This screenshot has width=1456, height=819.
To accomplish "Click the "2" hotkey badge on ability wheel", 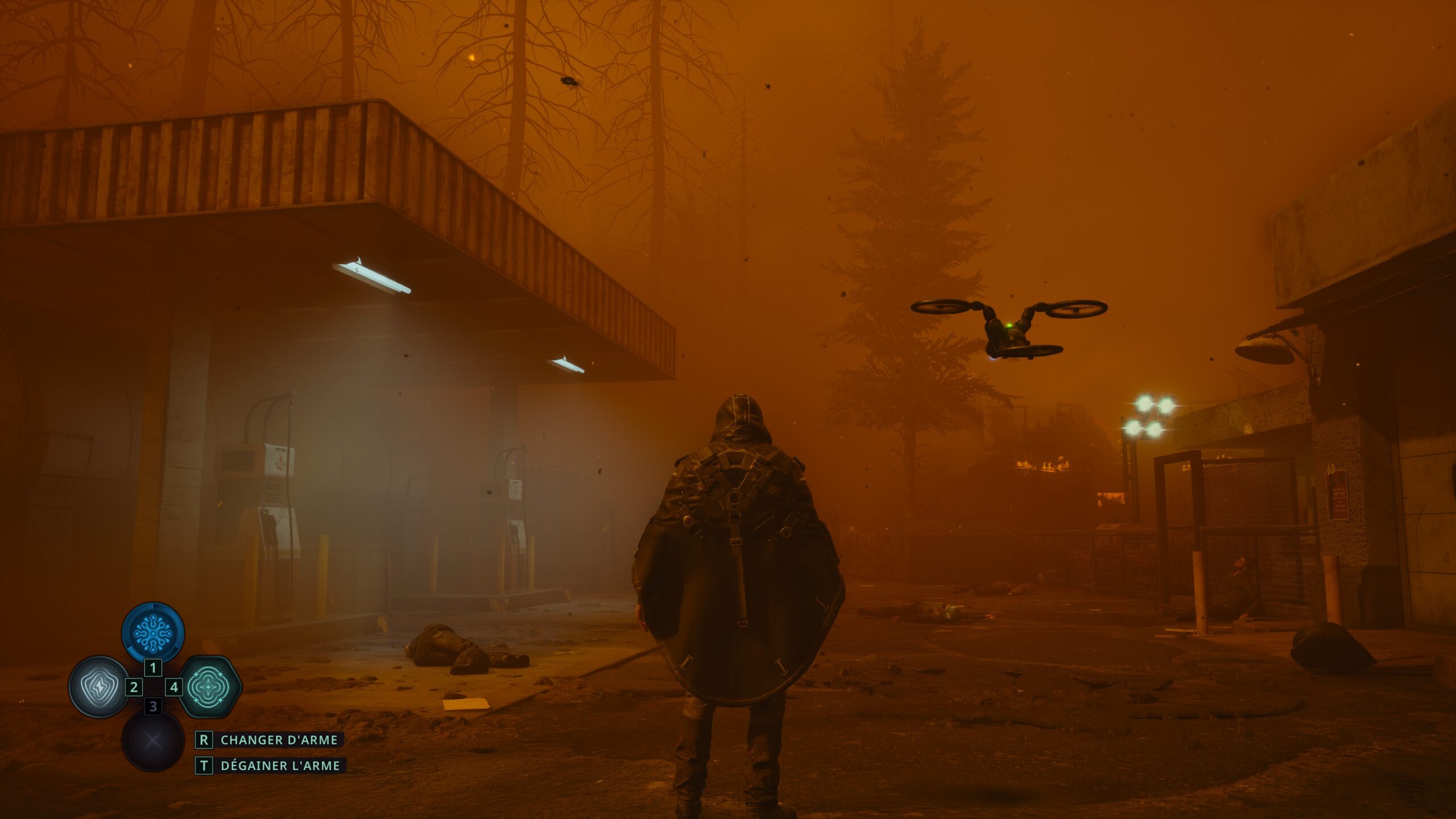I will (134, 688).
